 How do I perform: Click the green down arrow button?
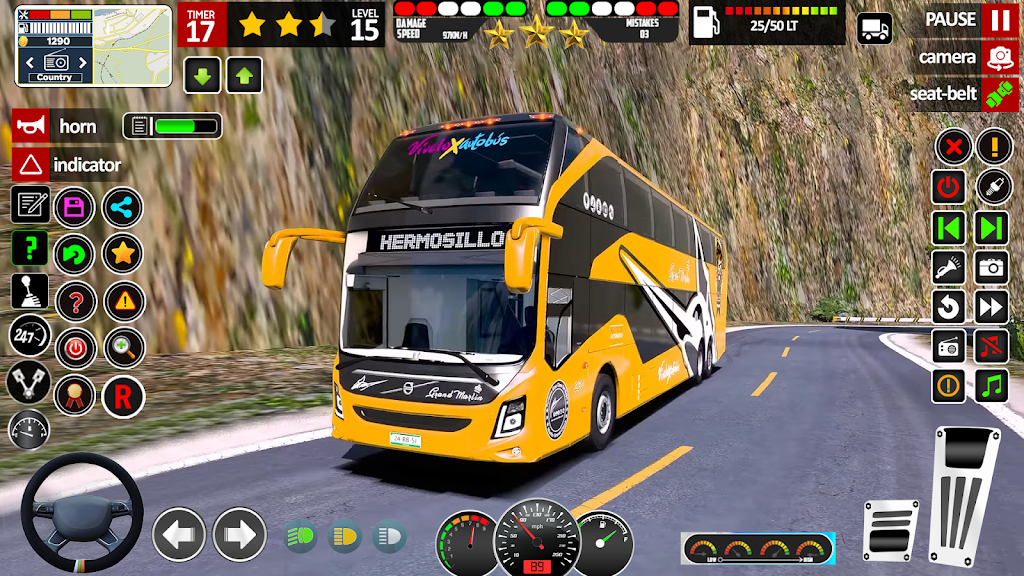[202, 75]
